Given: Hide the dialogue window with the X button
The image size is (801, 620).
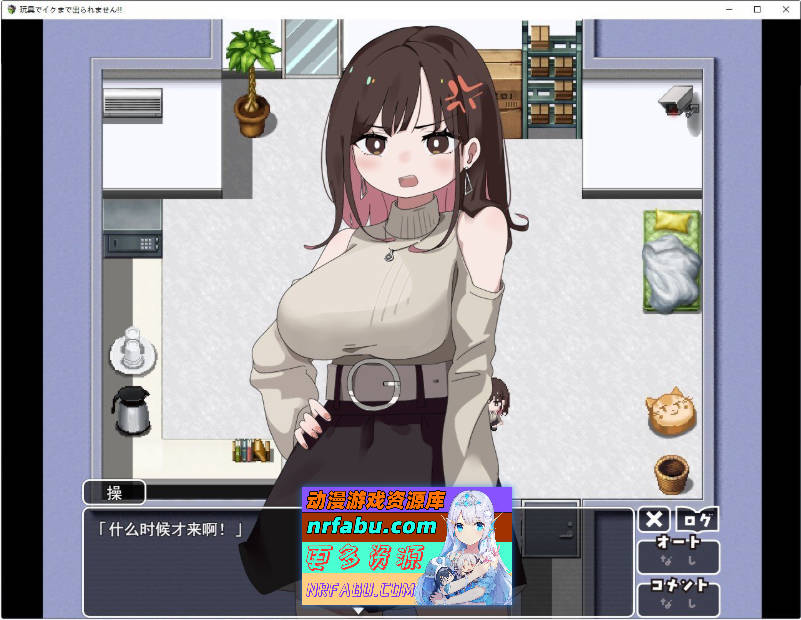Looking at the screenshot, I should point(654,519).
